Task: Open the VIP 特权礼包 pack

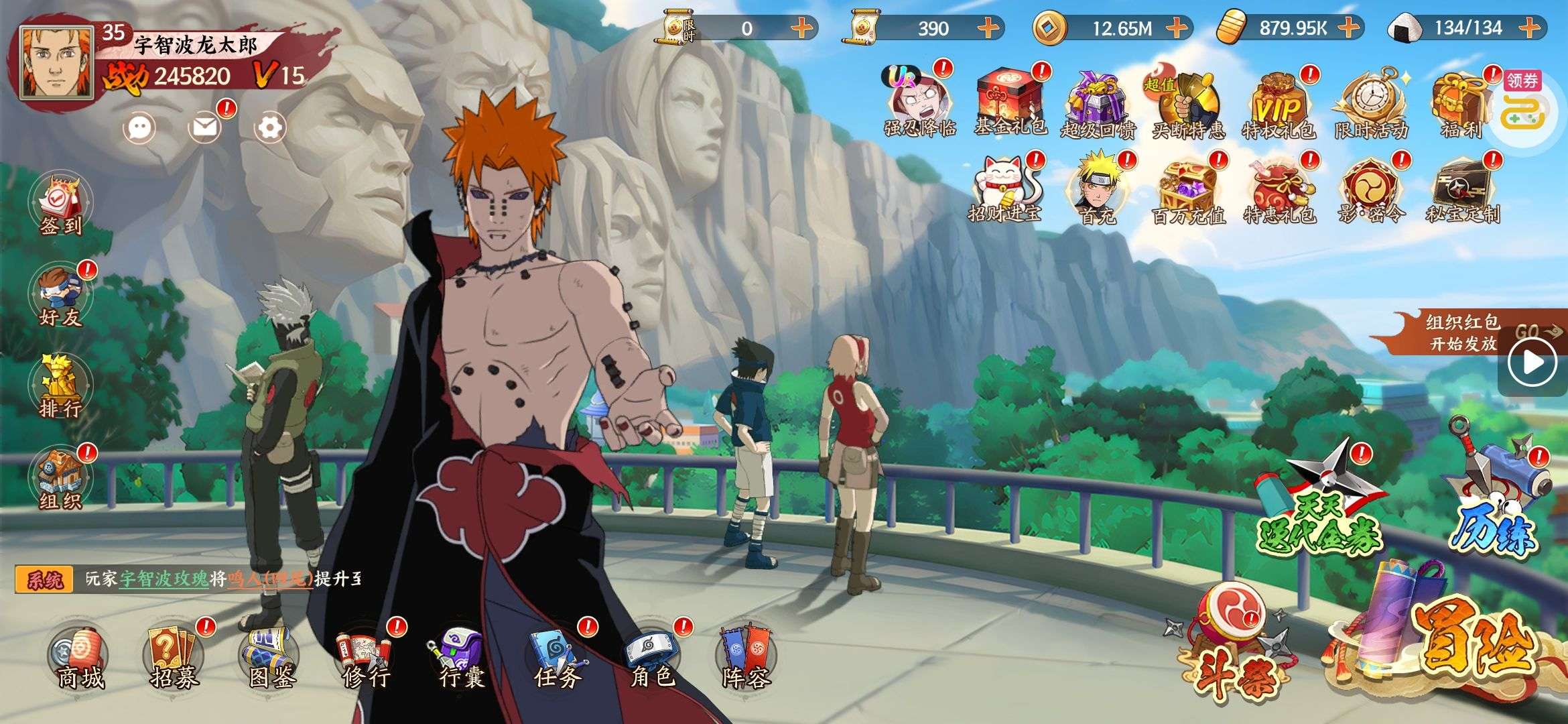Action: [x=1278, y=105]
